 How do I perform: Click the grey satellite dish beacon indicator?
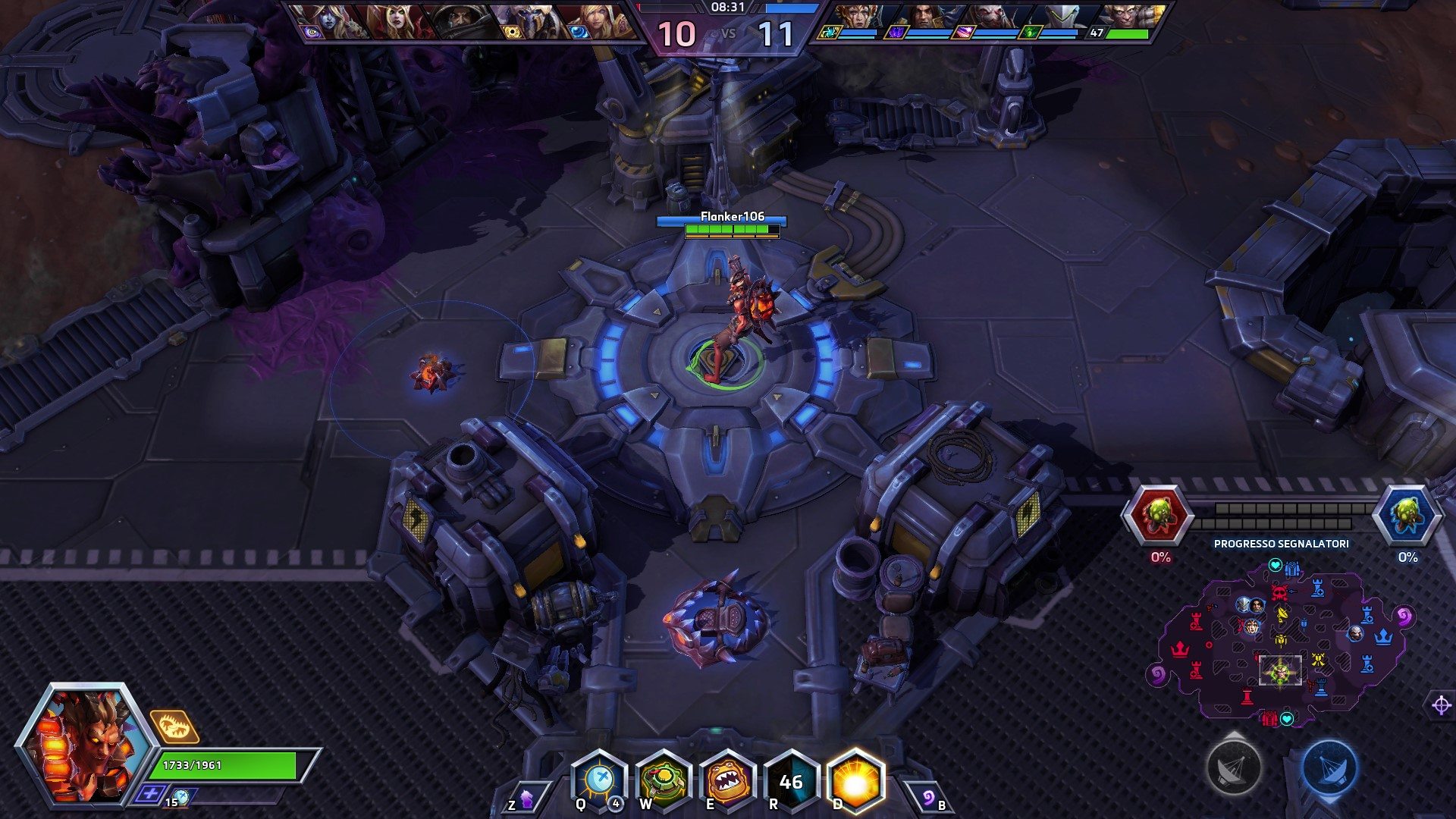click(1234, 767)
